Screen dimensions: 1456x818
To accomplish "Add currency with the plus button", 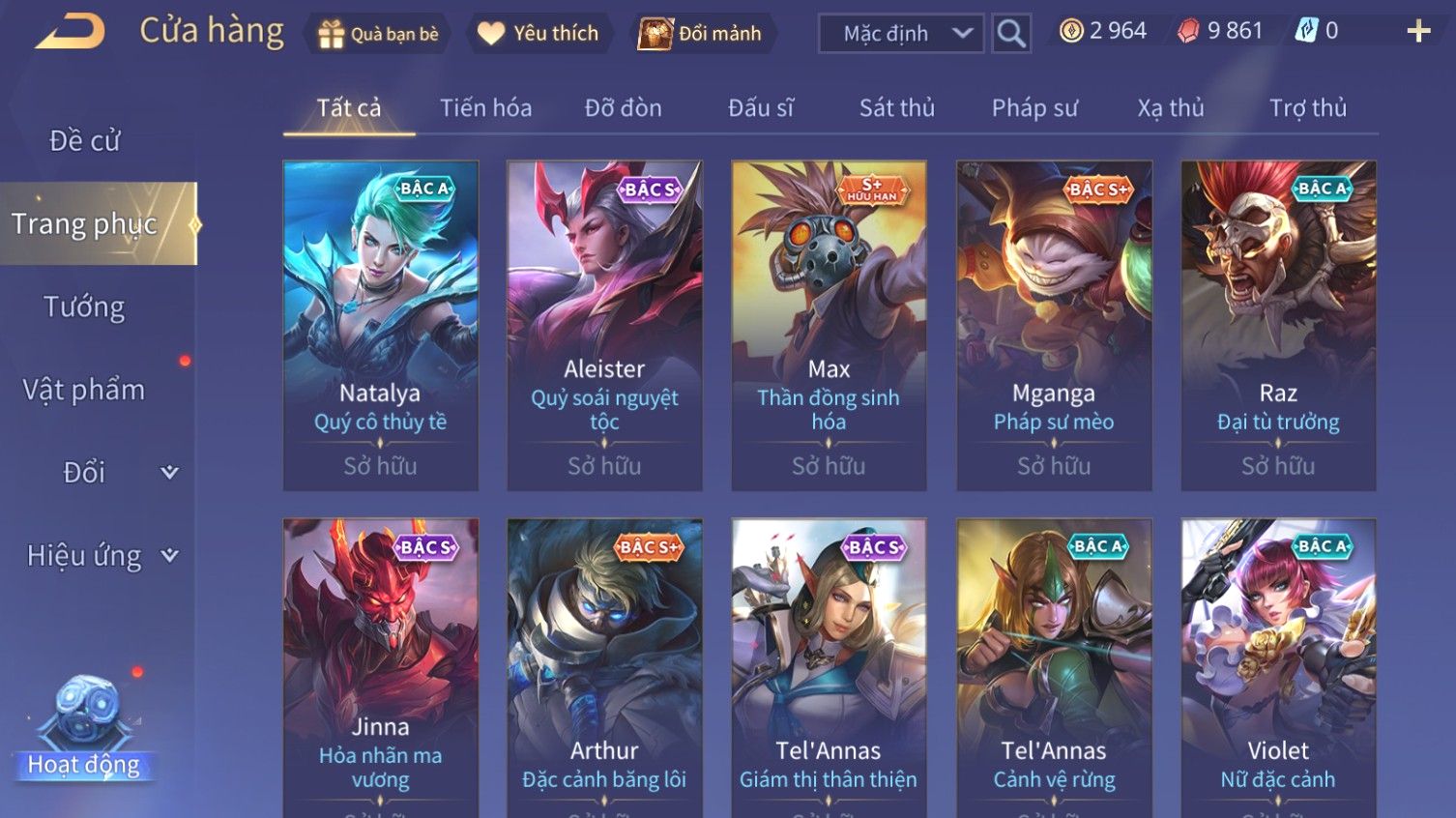I will tap(1418, 32).
